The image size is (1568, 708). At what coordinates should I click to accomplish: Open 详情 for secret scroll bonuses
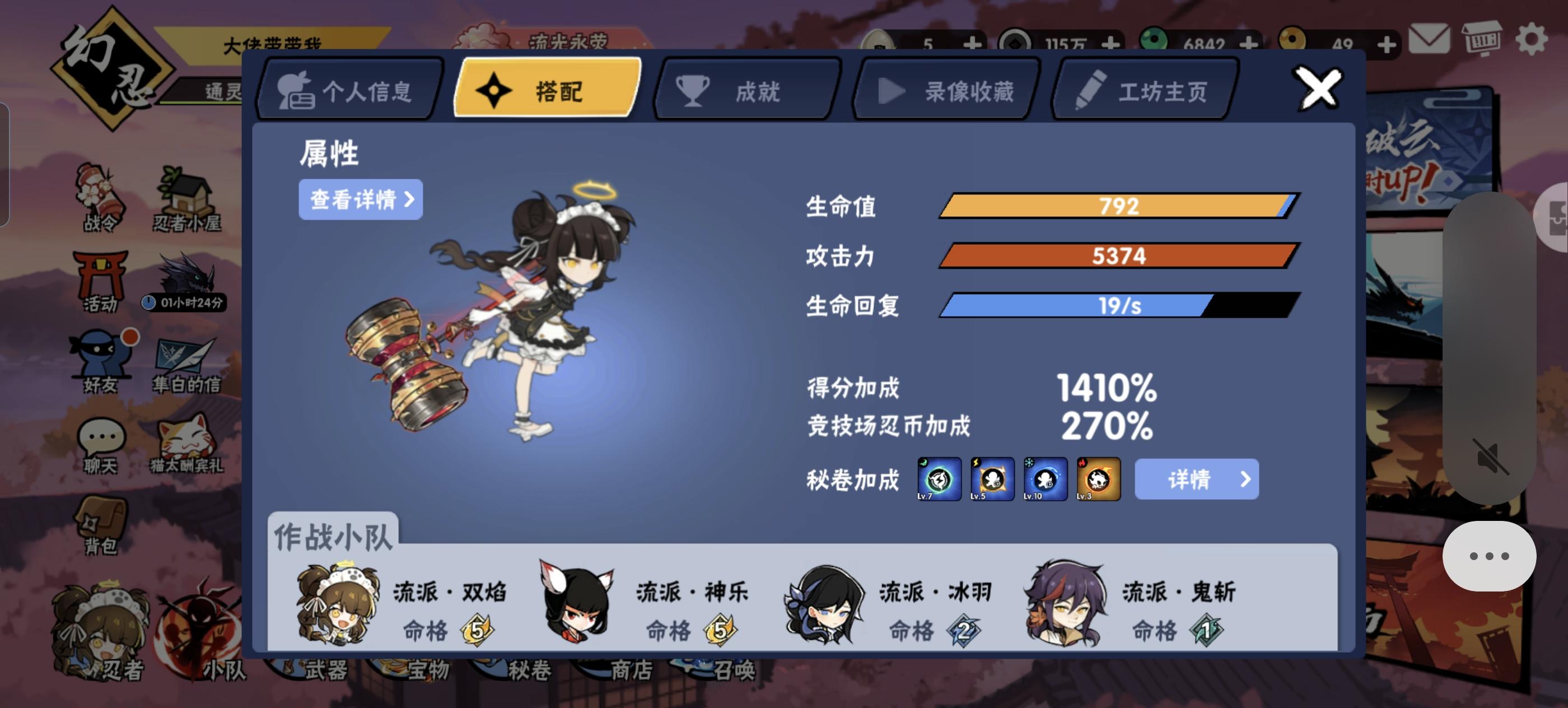click(1197, 479)
